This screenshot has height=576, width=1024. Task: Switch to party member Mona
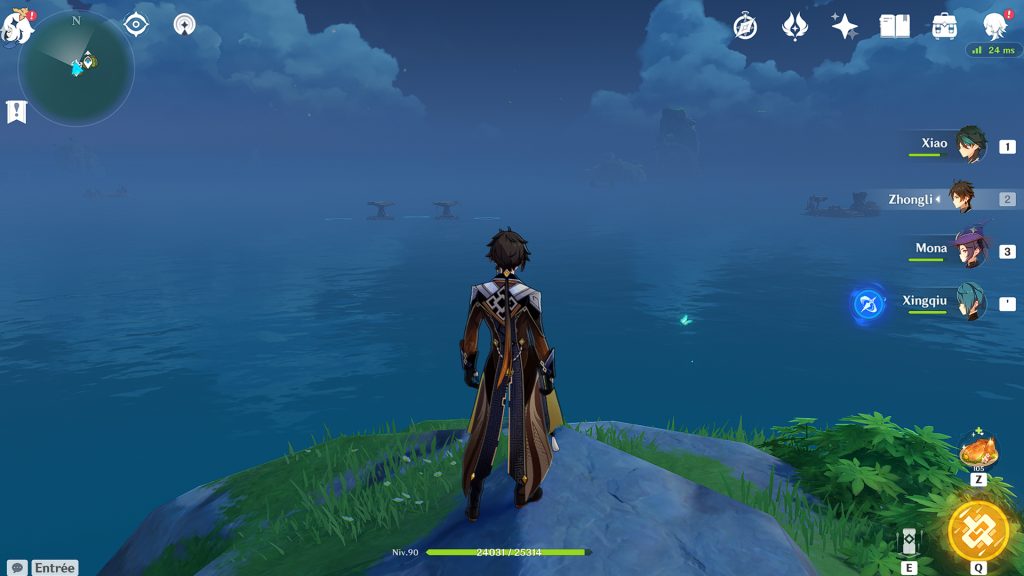(968, 250)
